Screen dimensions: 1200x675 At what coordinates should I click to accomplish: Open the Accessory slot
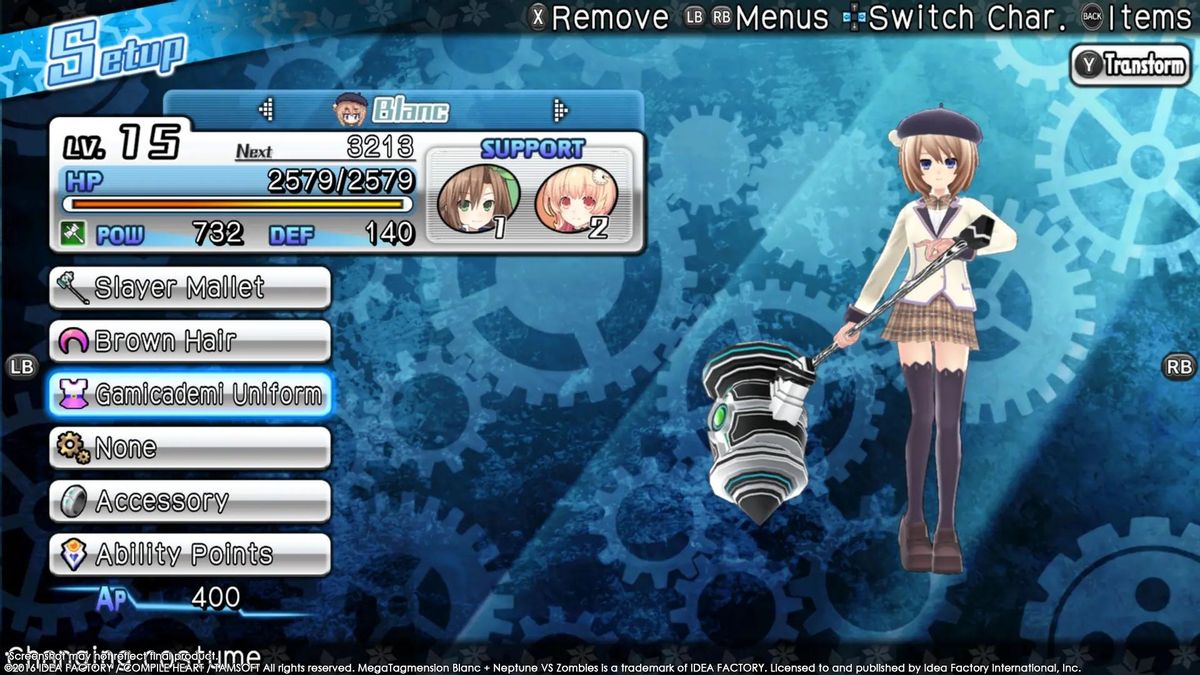coord(190,501)
